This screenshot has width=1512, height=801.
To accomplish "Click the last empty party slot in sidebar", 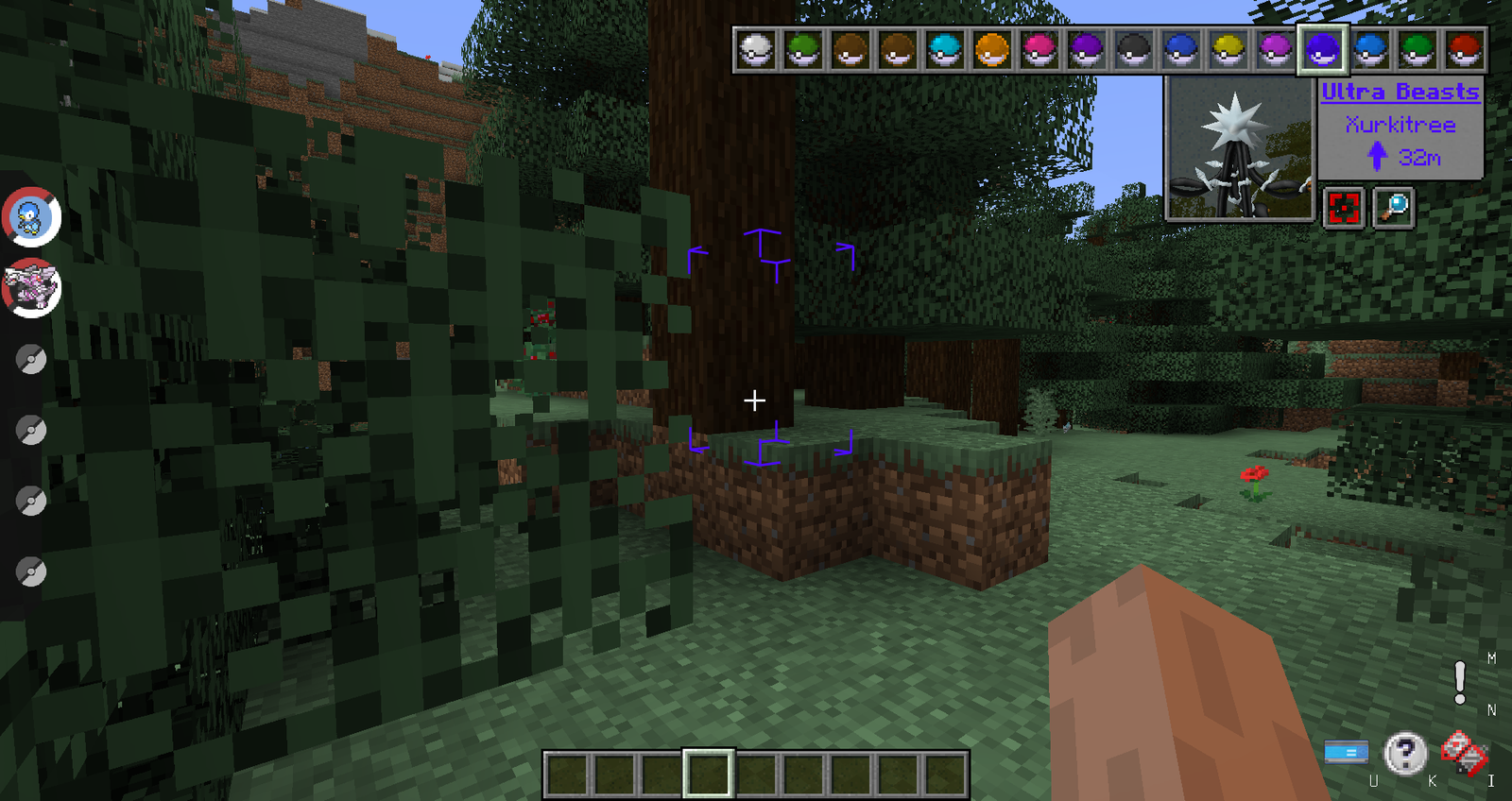I will [x=31, y=571].
